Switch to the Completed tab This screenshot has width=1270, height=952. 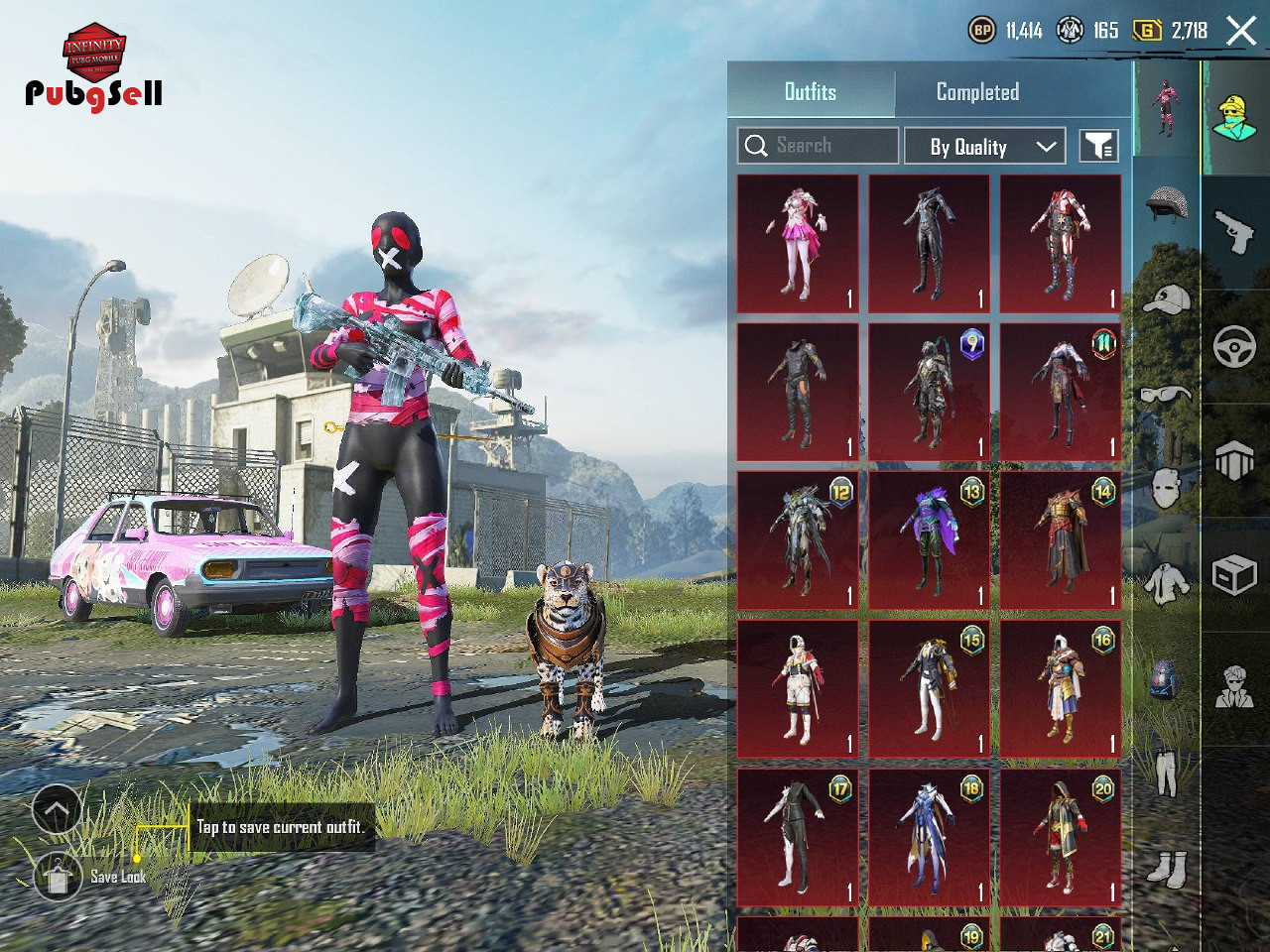(977, 92)
